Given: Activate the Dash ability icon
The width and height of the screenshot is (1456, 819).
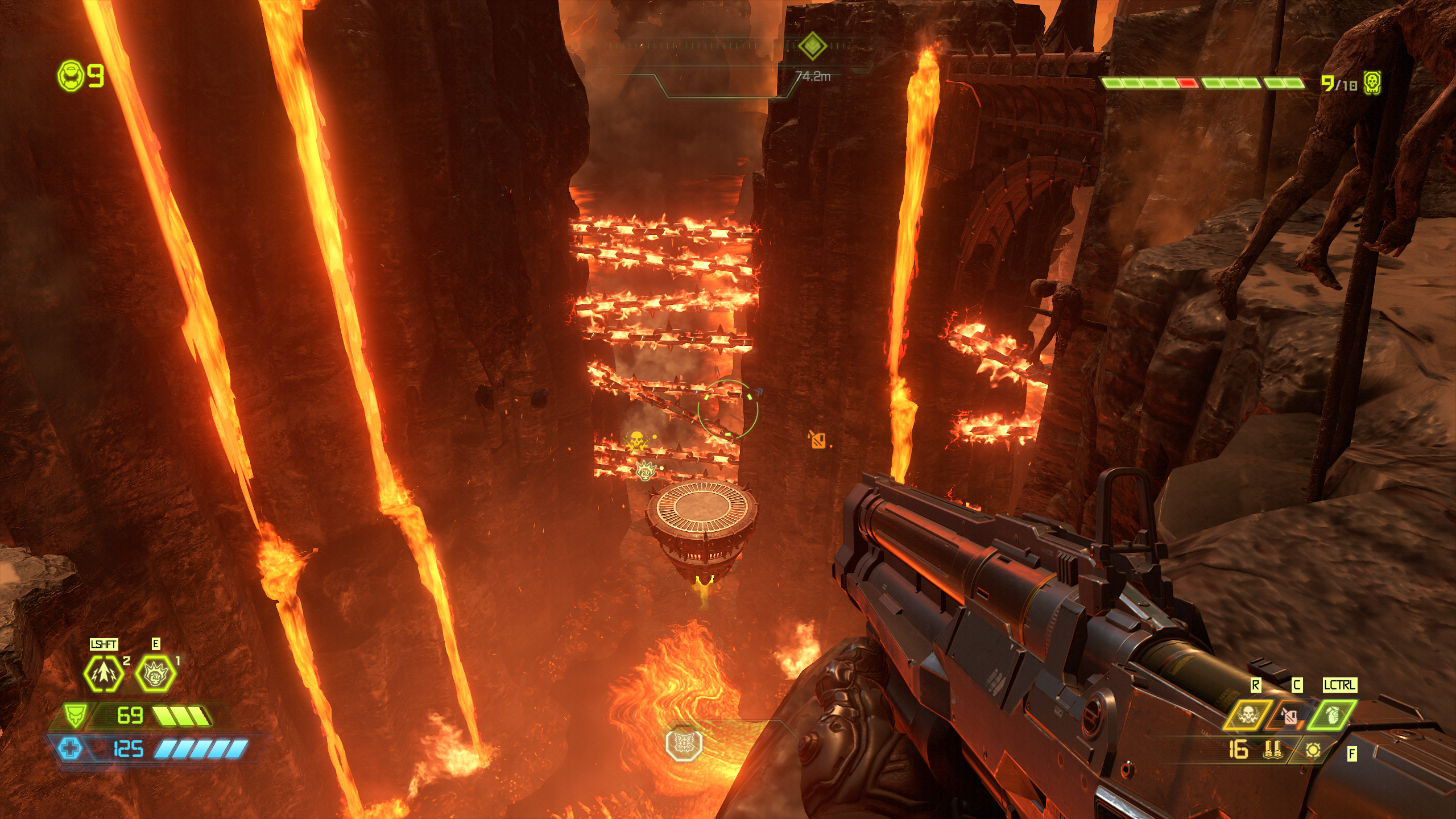Looking at the screenshot, I should pos(104,673).
